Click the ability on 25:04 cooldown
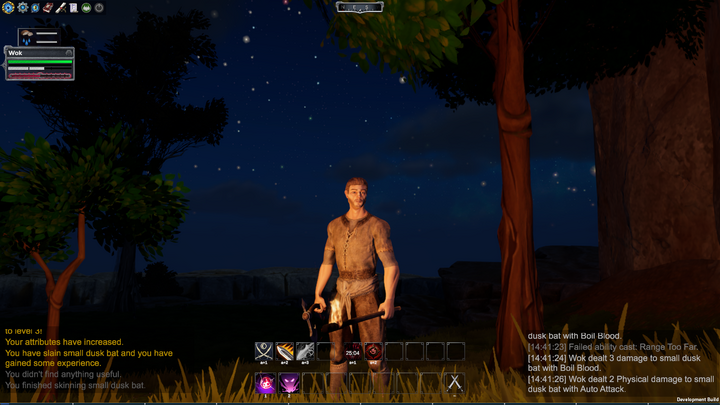This screenshot has width=720, height=405. coord(352,351)
